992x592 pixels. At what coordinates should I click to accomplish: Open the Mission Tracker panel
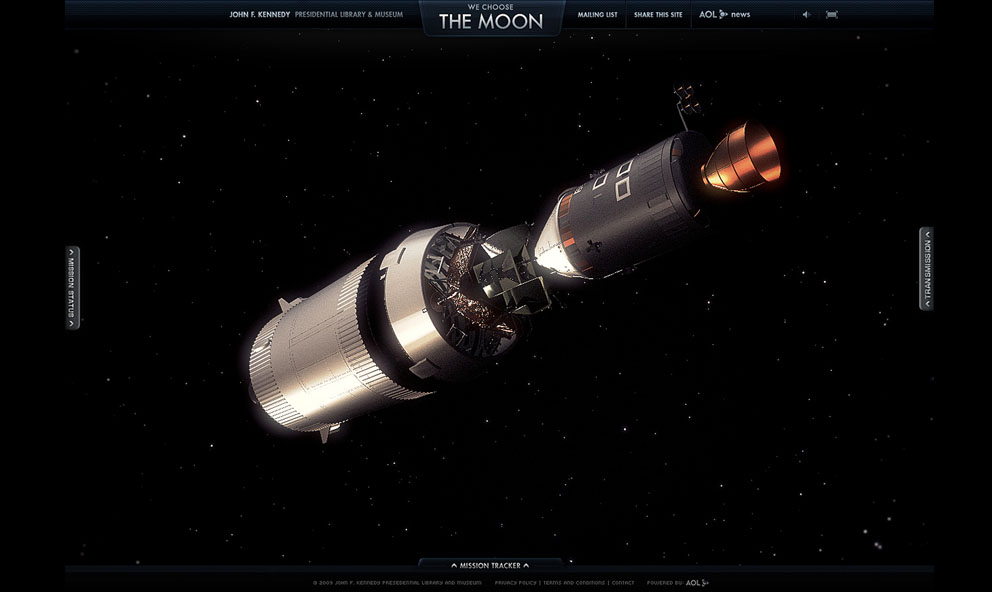[490, 566]
